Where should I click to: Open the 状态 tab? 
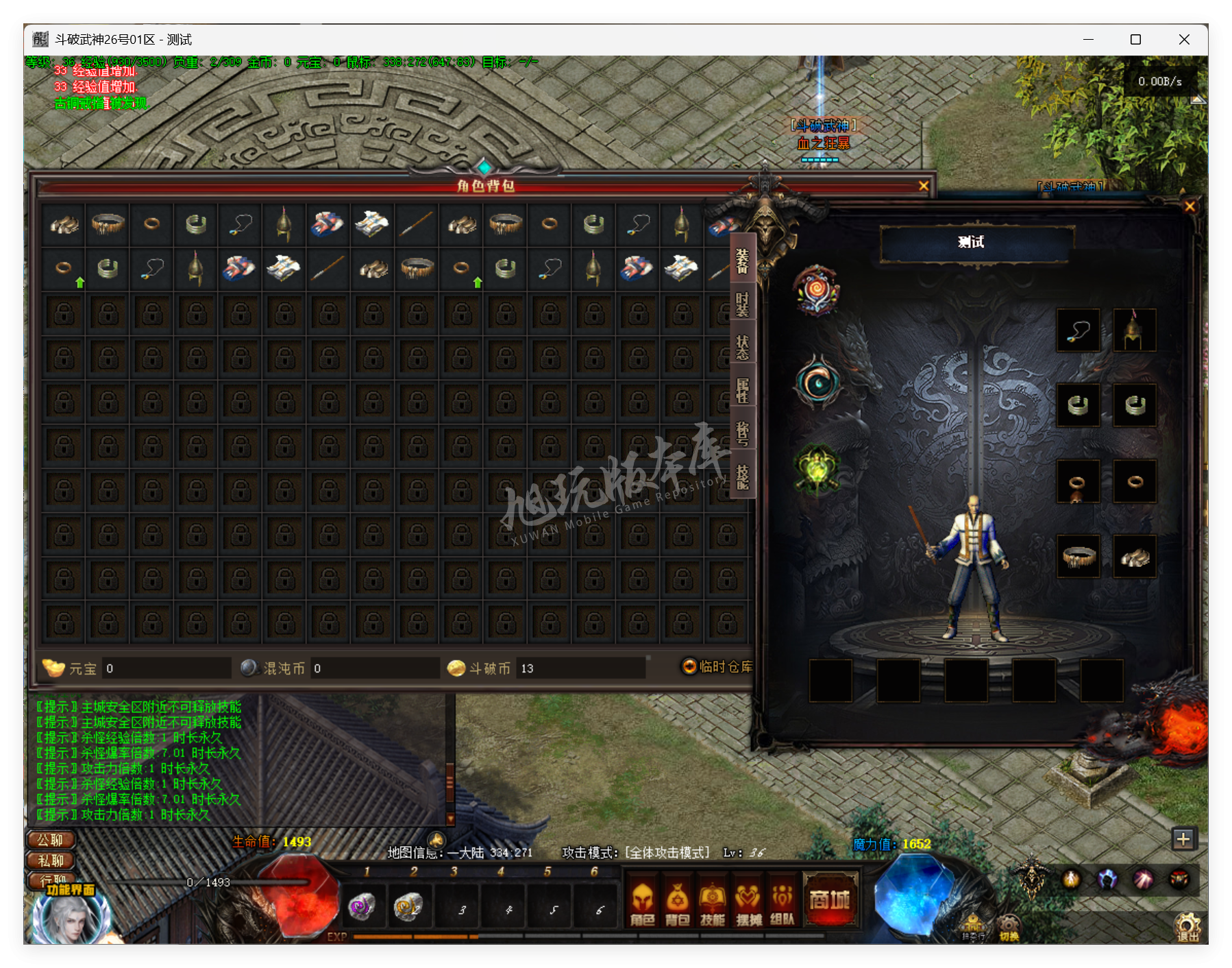742,347
